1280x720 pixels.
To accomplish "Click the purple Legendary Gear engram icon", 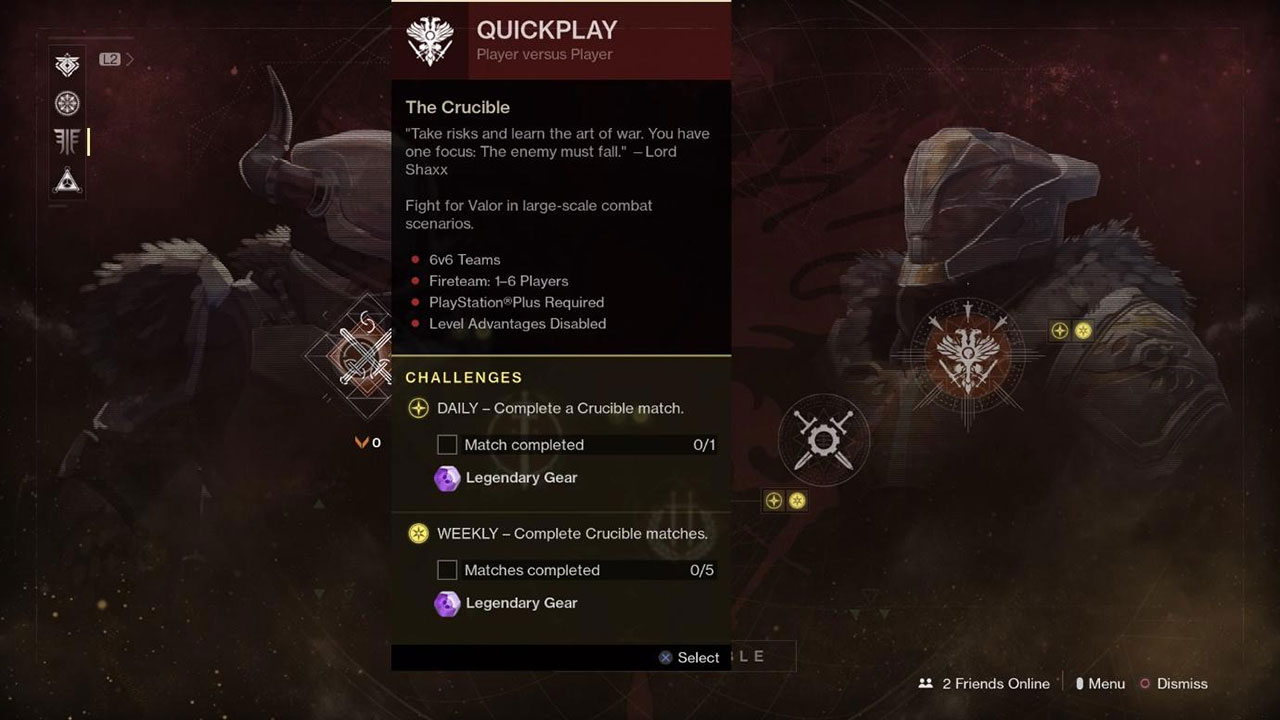I will 447,478.
